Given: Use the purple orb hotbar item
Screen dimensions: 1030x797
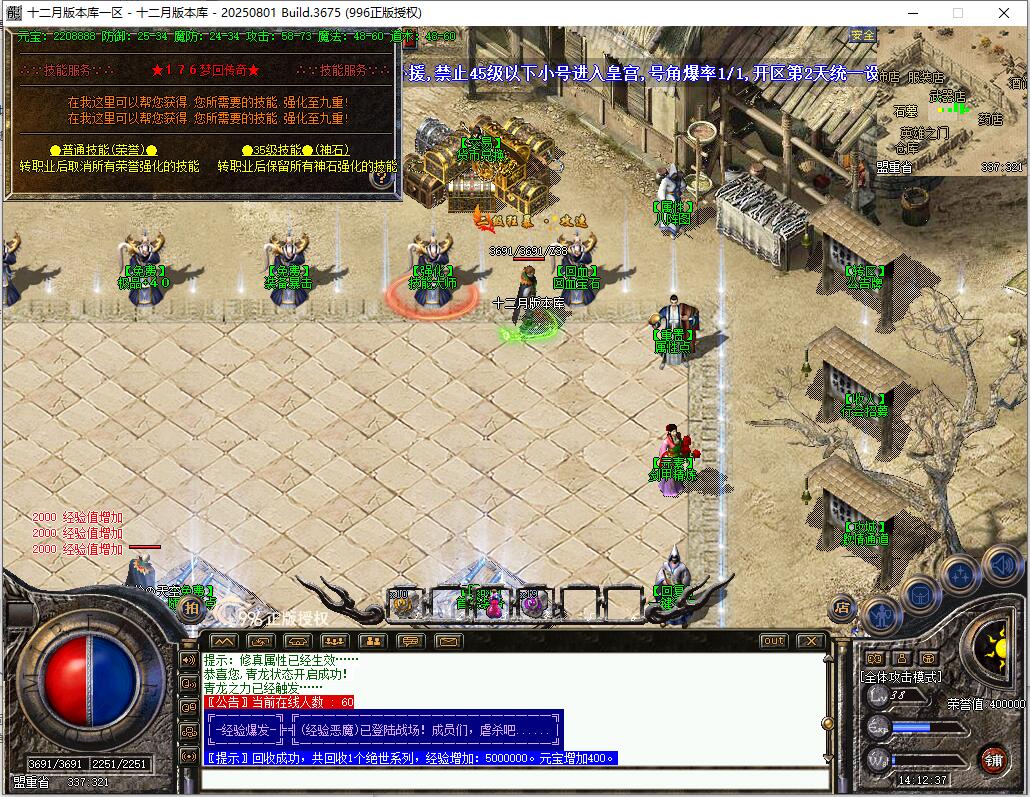Looking at the screenshot, I should click(531, 603).
